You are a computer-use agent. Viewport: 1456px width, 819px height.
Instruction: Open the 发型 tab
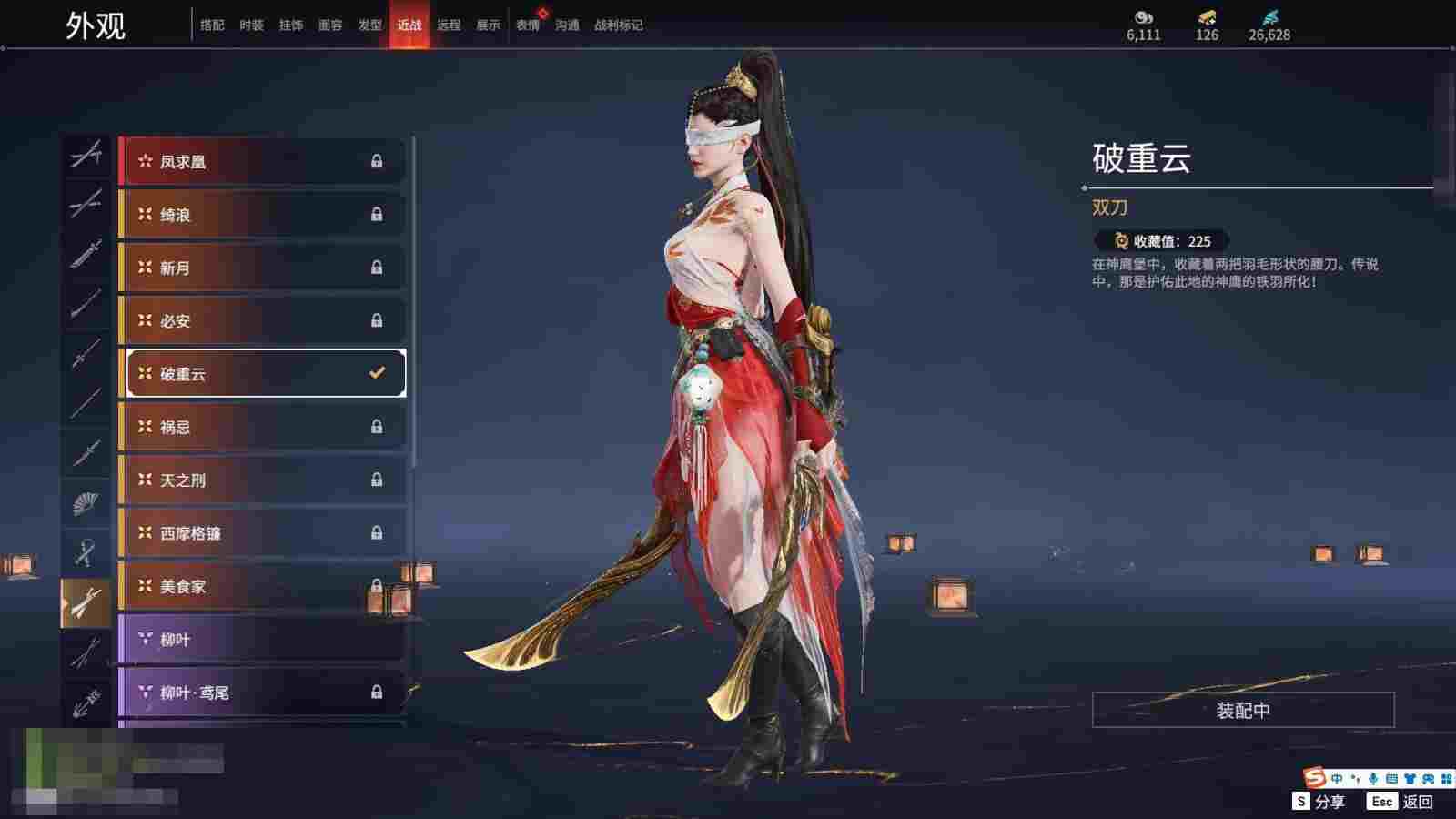(369, 25)
